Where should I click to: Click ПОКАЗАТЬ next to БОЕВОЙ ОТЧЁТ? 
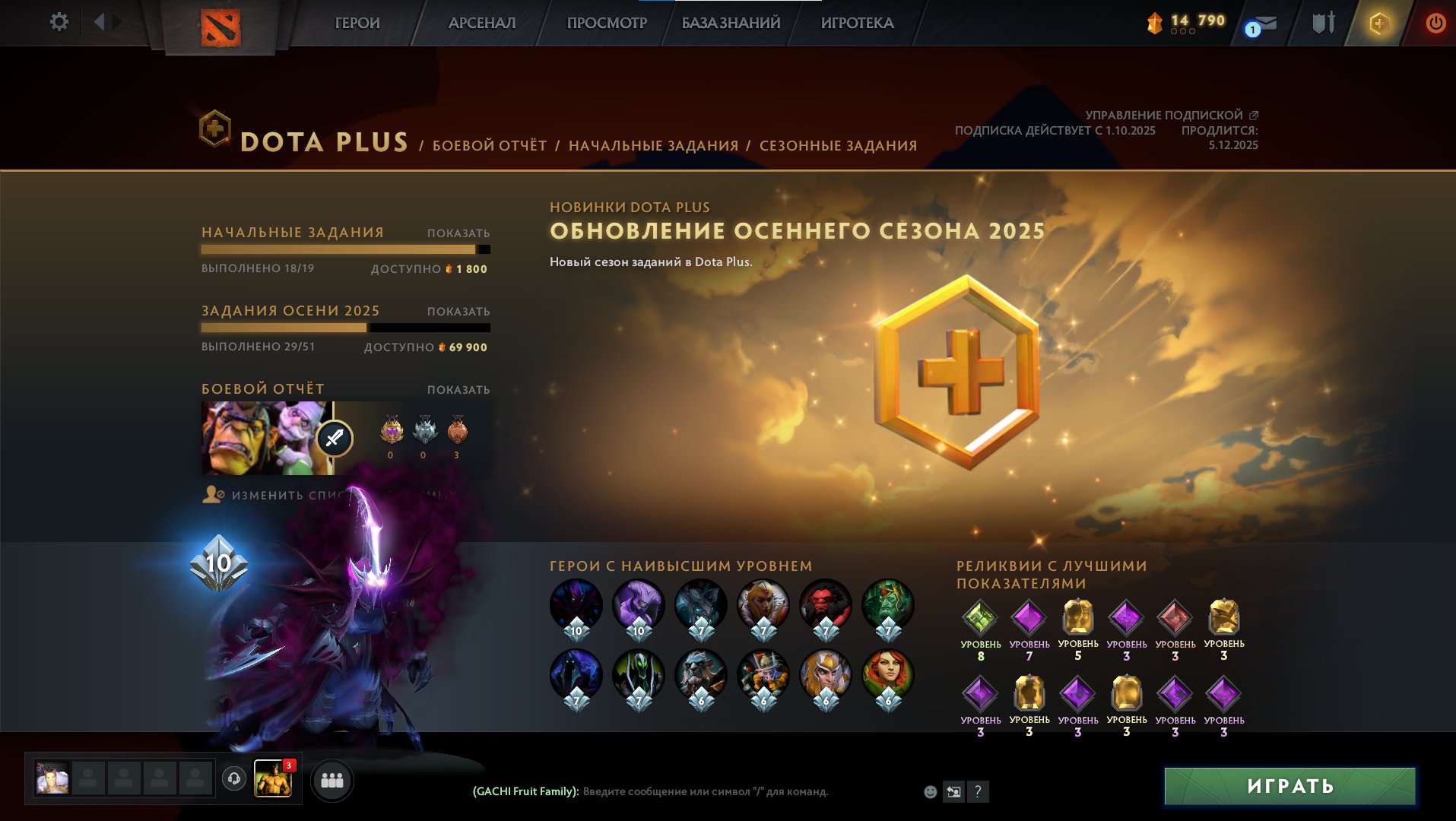click(458, 389)
